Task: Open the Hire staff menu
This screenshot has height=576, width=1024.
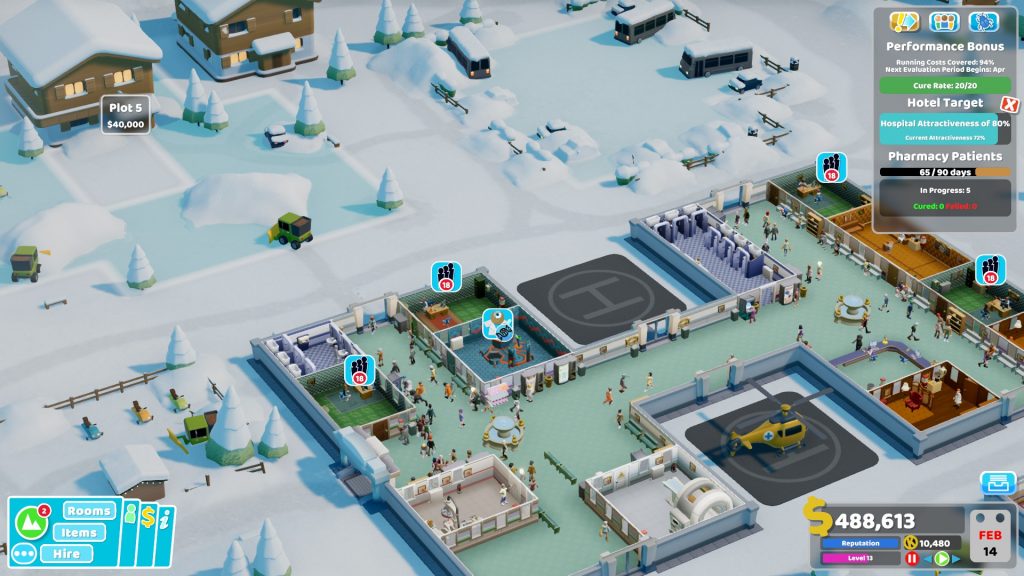Action: point(67,553)
